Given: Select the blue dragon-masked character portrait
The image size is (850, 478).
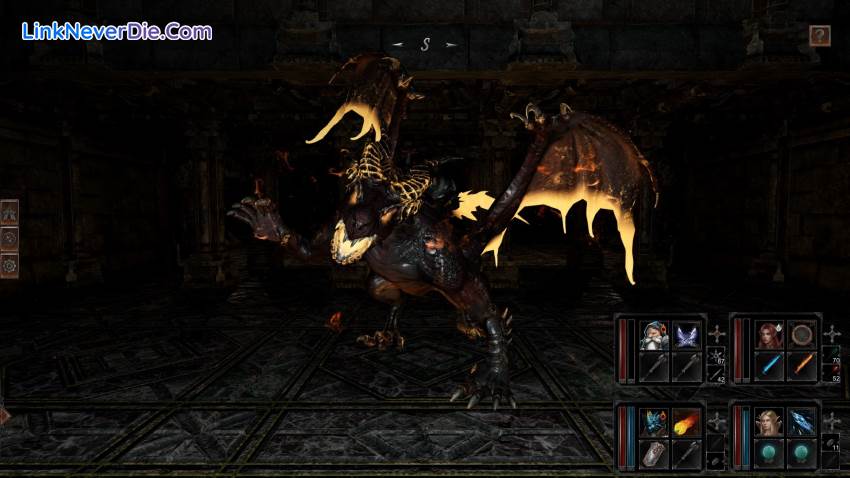Looking at the screenshot, I should tap(654, 422).
